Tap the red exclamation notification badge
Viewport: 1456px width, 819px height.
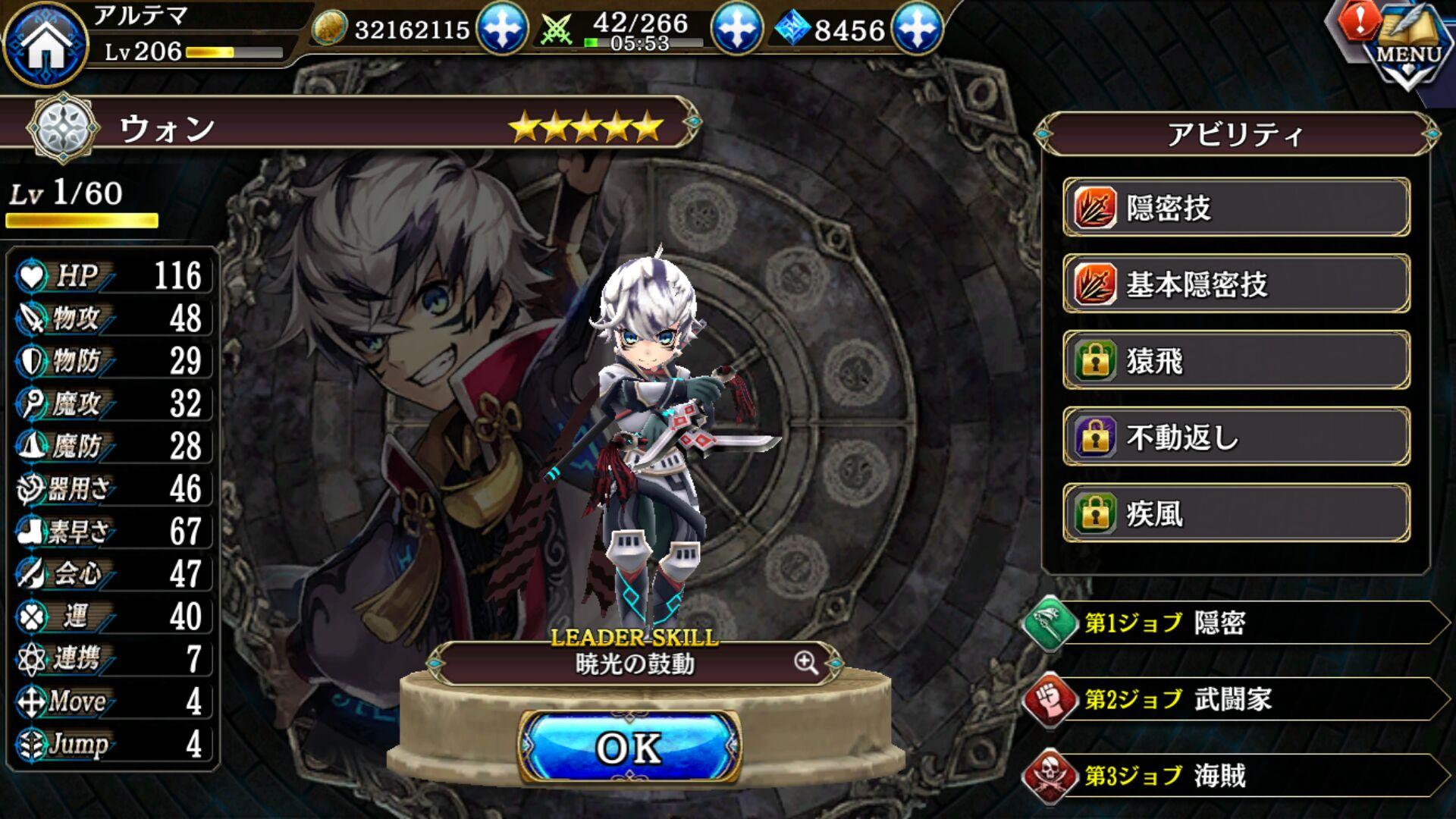(1359, 20)
